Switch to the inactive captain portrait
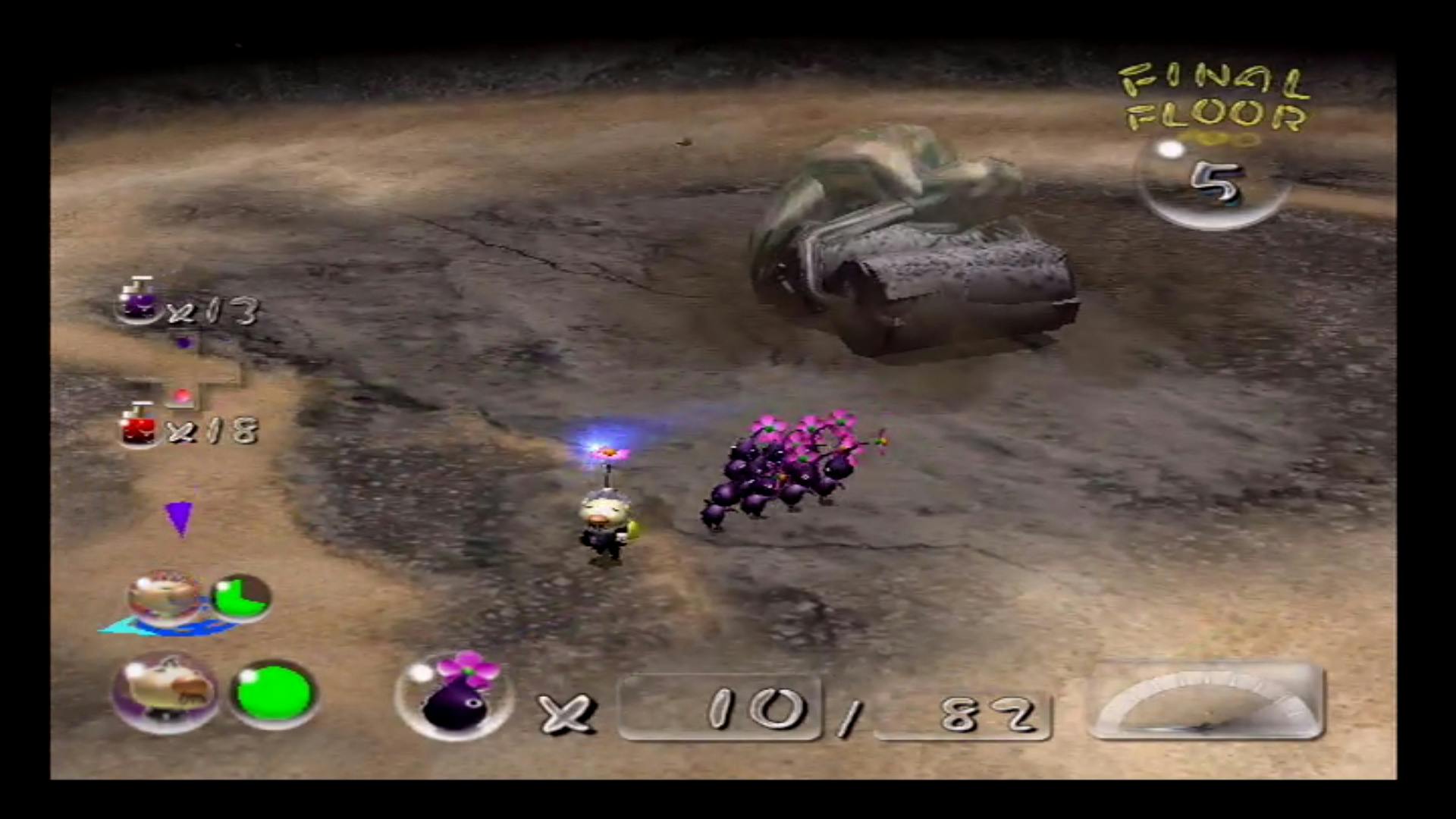 [x=165, y=598]
